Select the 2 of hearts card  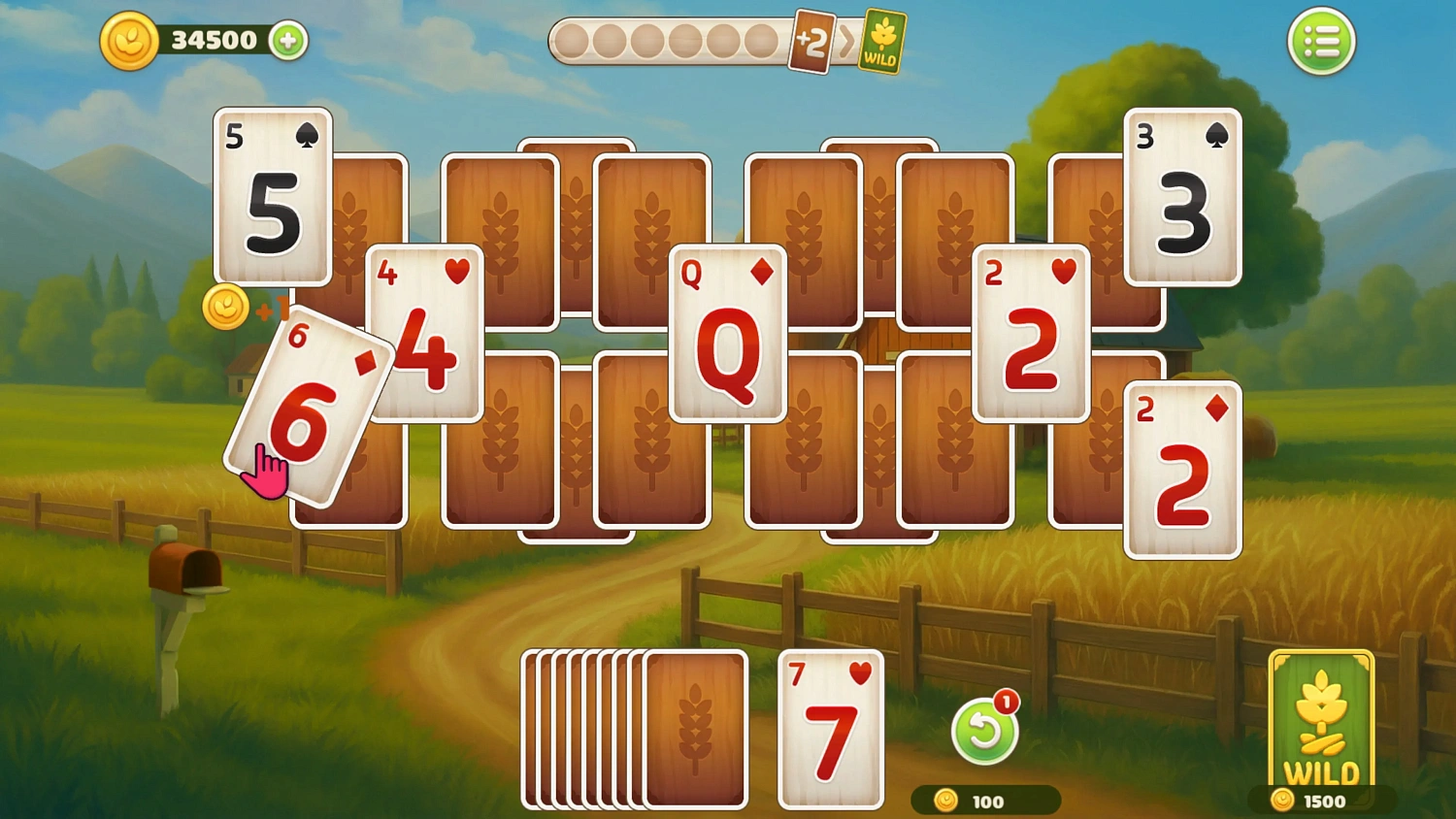[x=1031, y=335]
